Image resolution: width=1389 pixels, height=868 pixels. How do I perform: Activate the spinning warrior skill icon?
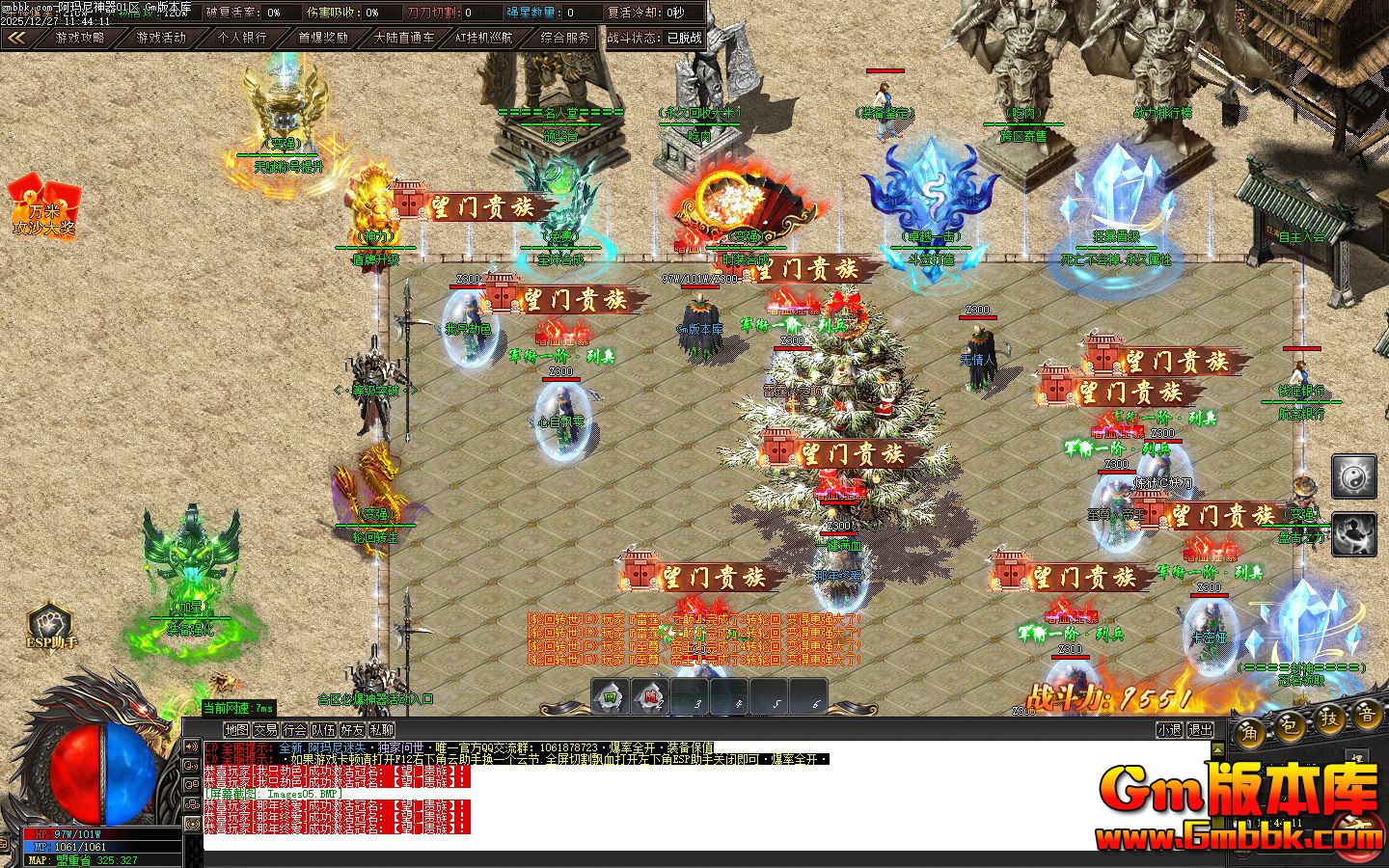[1353, 534]
